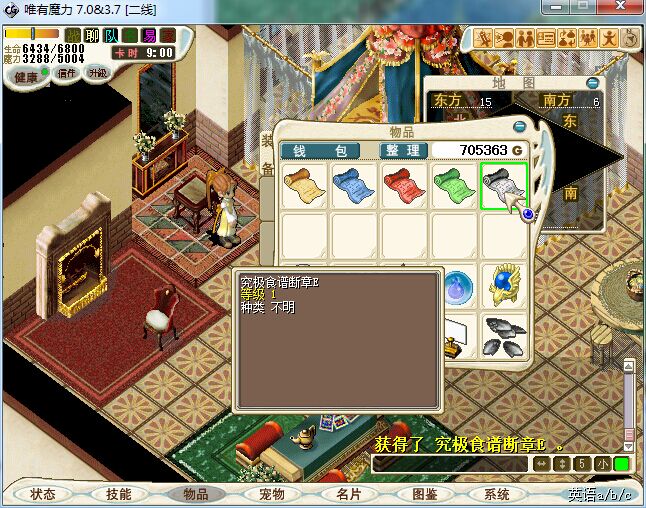Minimize the 地图 map window
Viewport: 646px width, 508px height.
593,83
